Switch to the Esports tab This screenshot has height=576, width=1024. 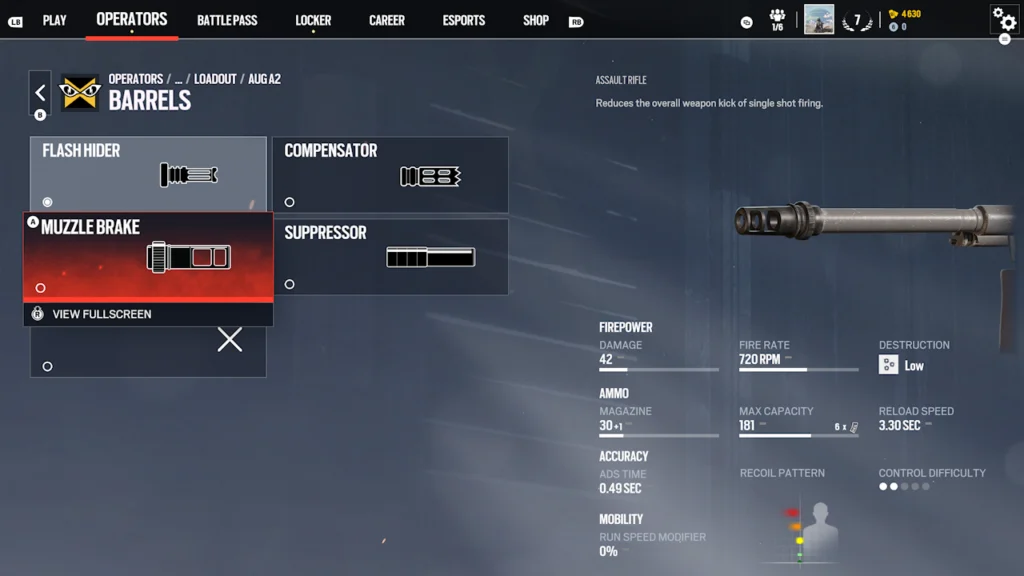tap(464, 20)
